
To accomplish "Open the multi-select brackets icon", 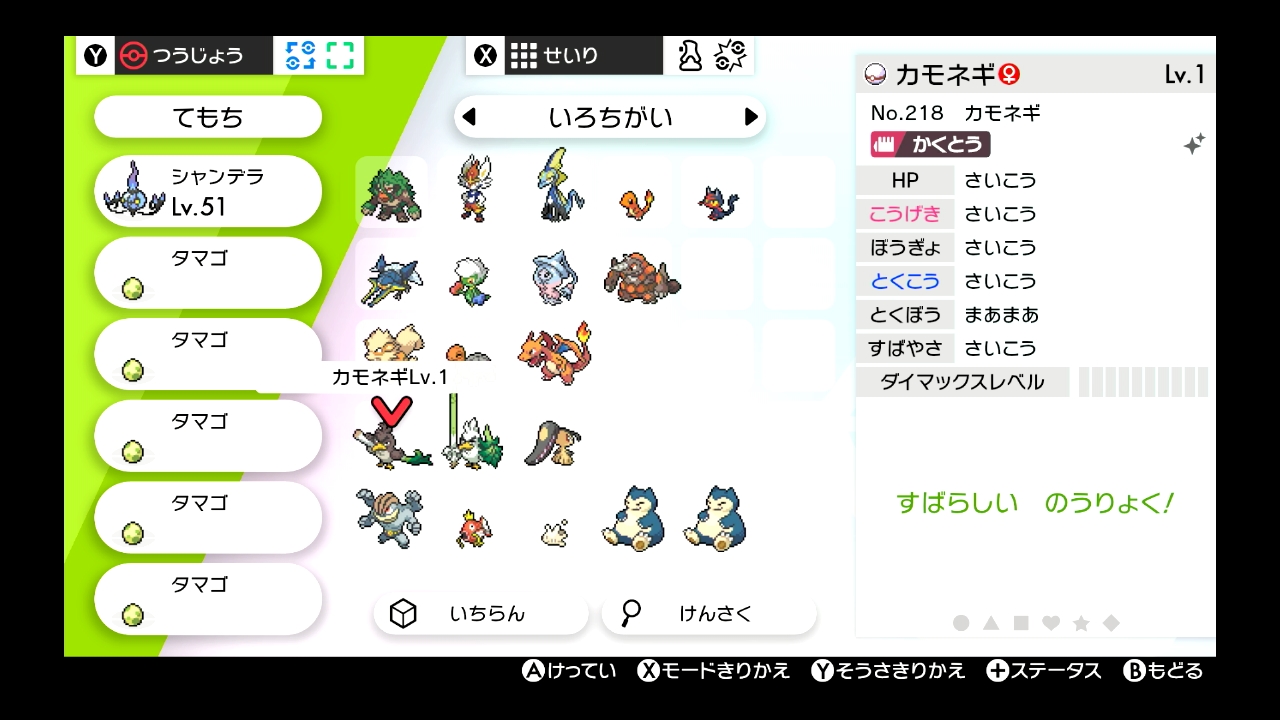I will (338, 56).
